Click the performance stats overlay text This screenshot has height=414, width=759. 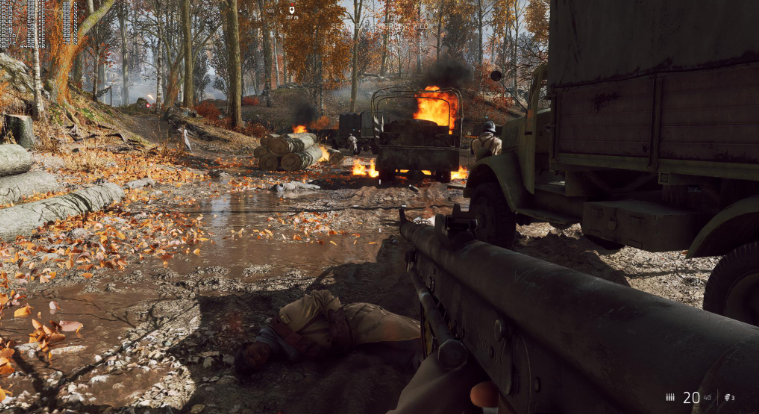[x=37, y=22]
